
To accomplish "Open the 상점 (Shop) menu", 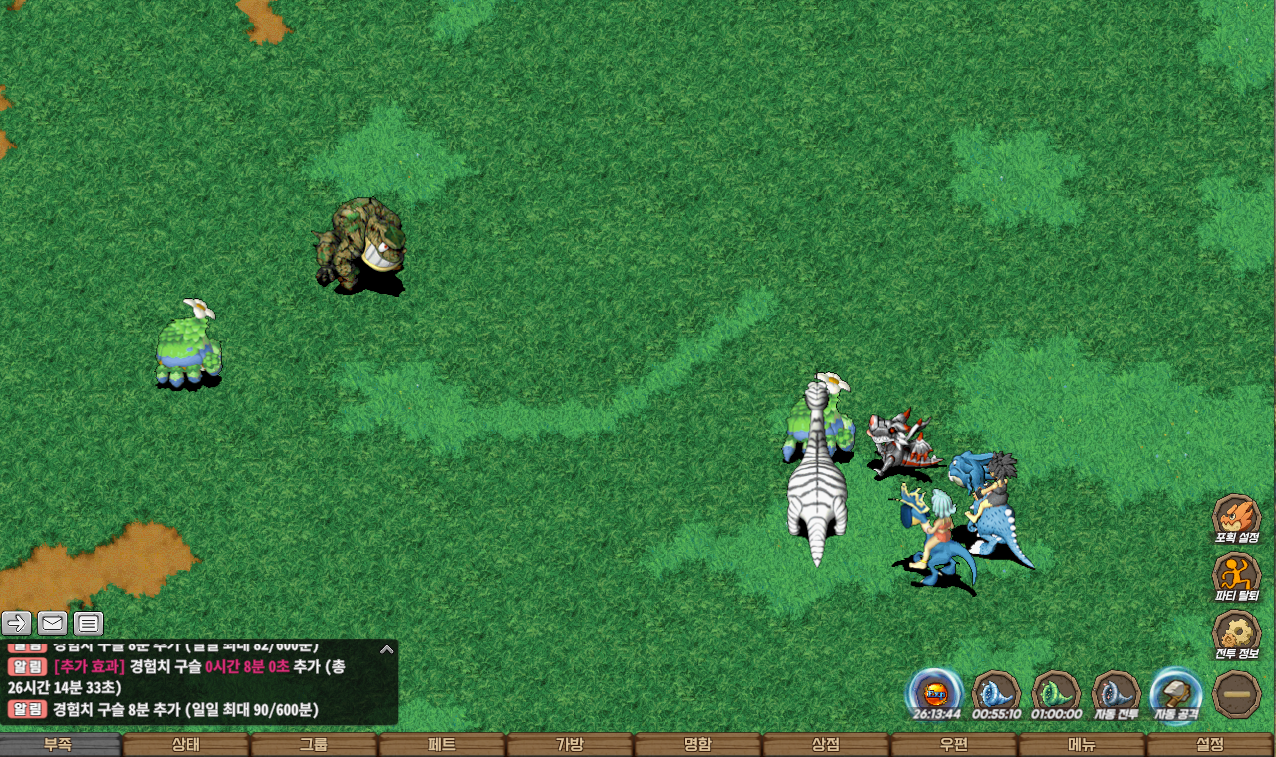I will point(826,745).
